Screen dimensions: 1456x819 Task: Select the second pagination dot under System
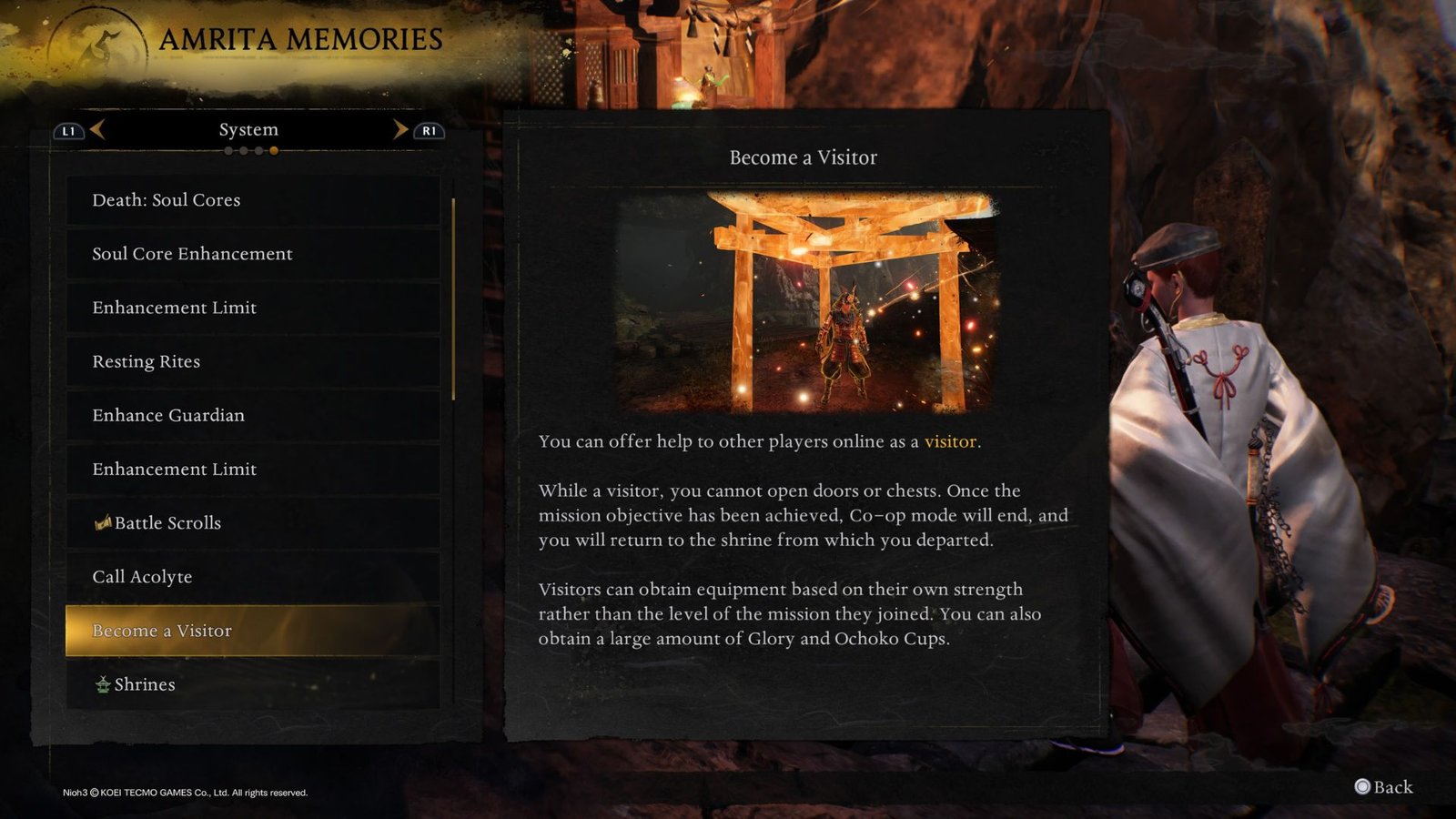tap(243, 151)
